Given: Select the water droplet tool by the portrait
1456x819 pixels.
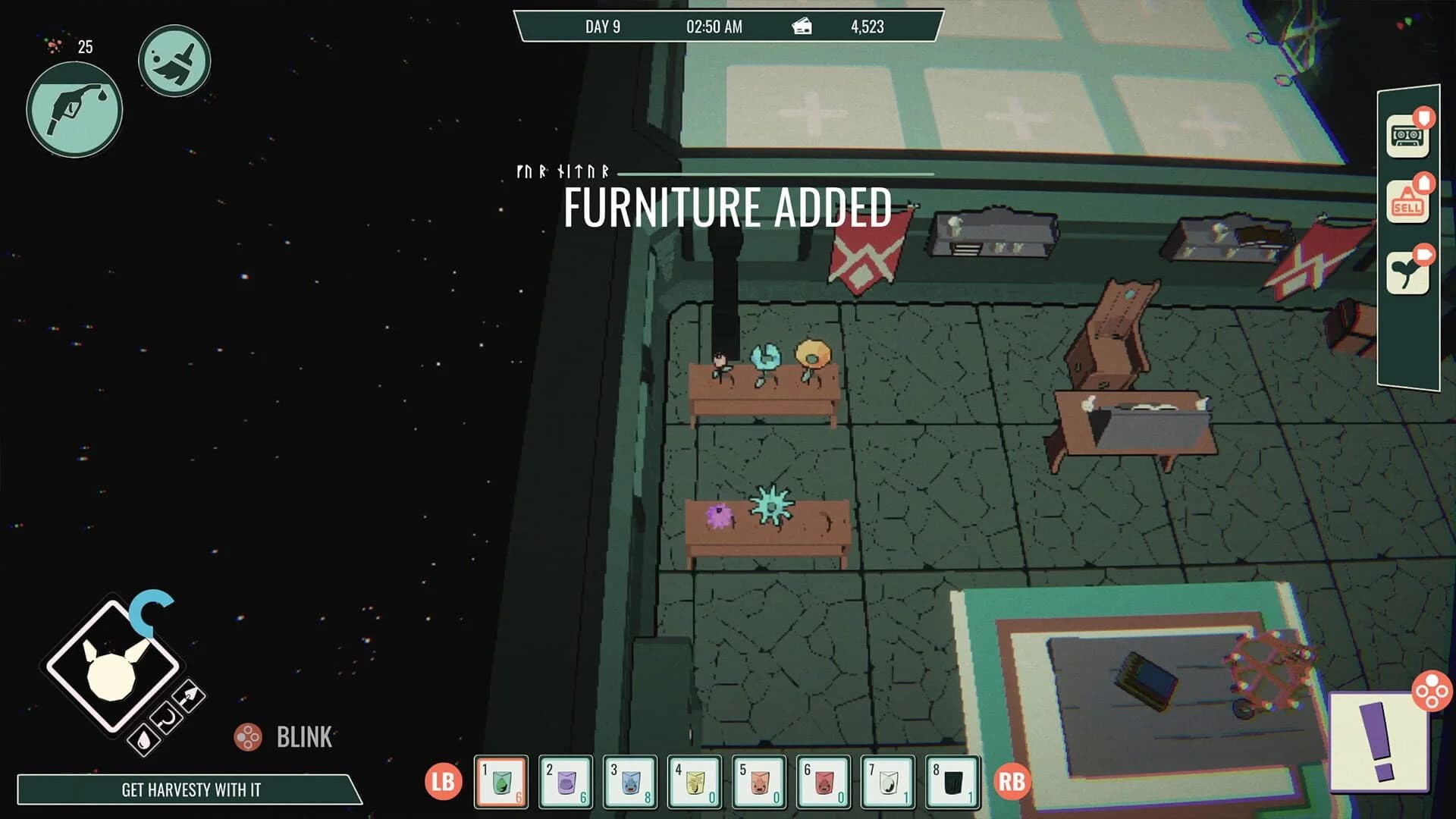Looking at the screenshot, I should point(143,741).
